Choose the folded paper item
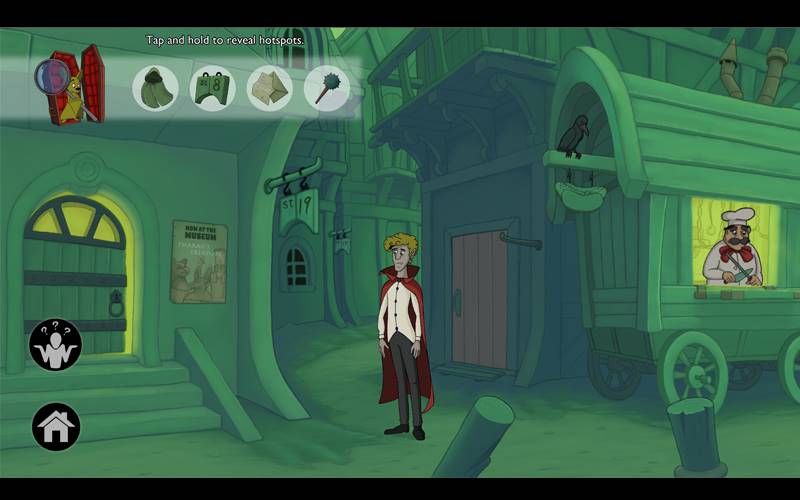The width and height of the screenshot is (800, 500). (x=269, y=88)
